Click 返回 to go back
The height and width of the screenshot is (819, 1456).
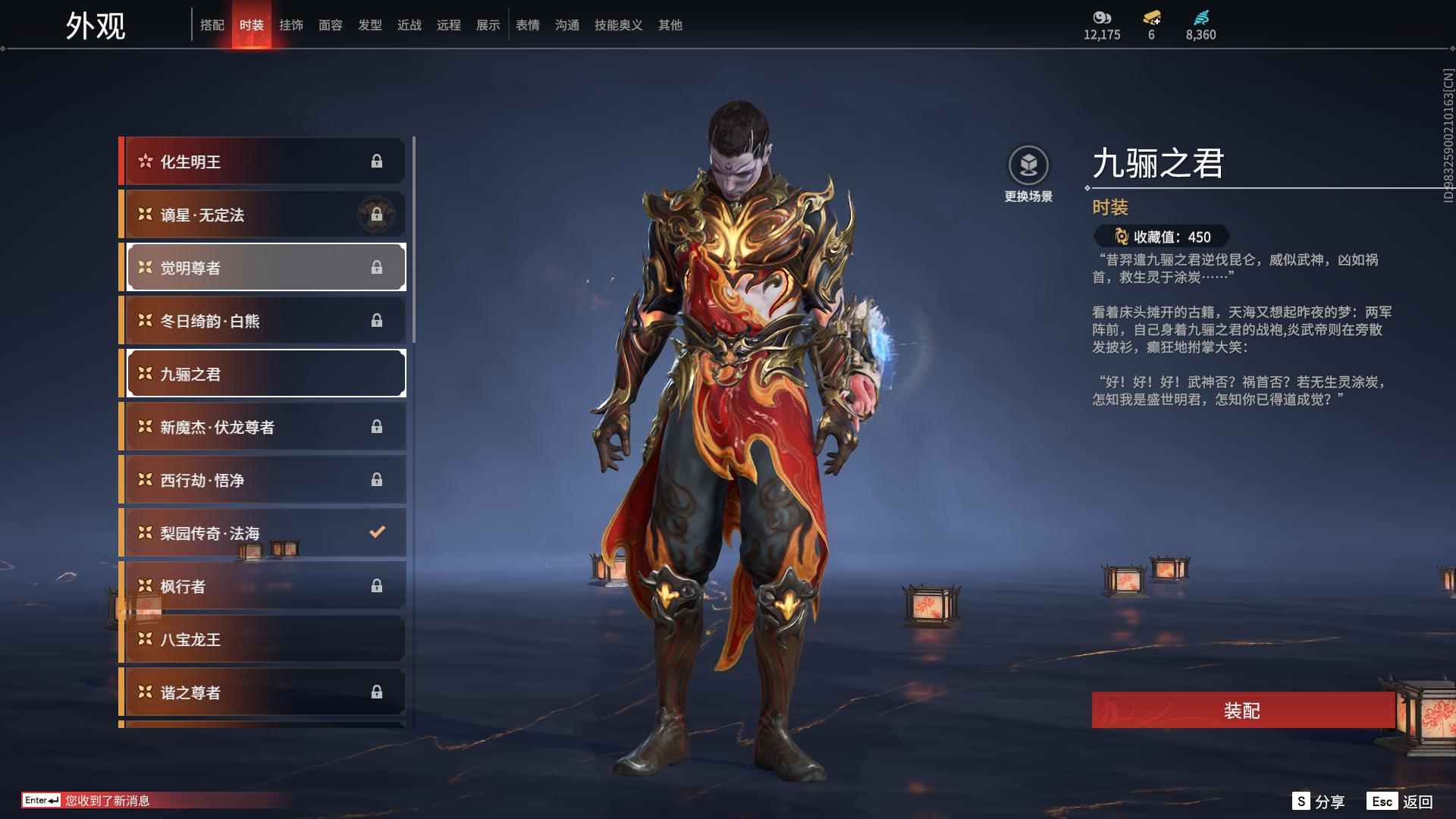[x=1400, y=802]
